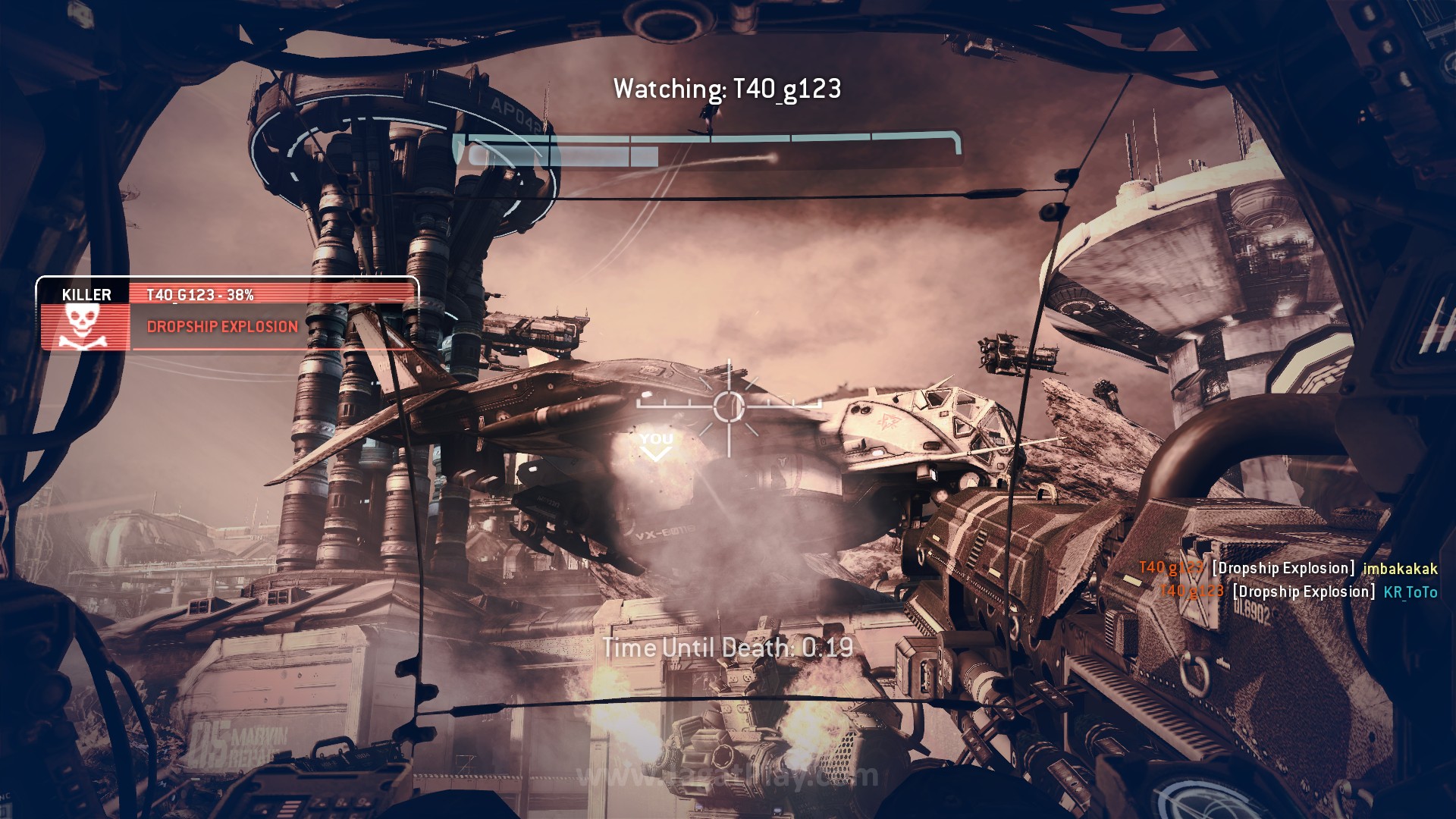Select the imbakakak kill feed entry
Image resolution: width=1456 pixels, height=819 pixels.
coord(1288,568)
